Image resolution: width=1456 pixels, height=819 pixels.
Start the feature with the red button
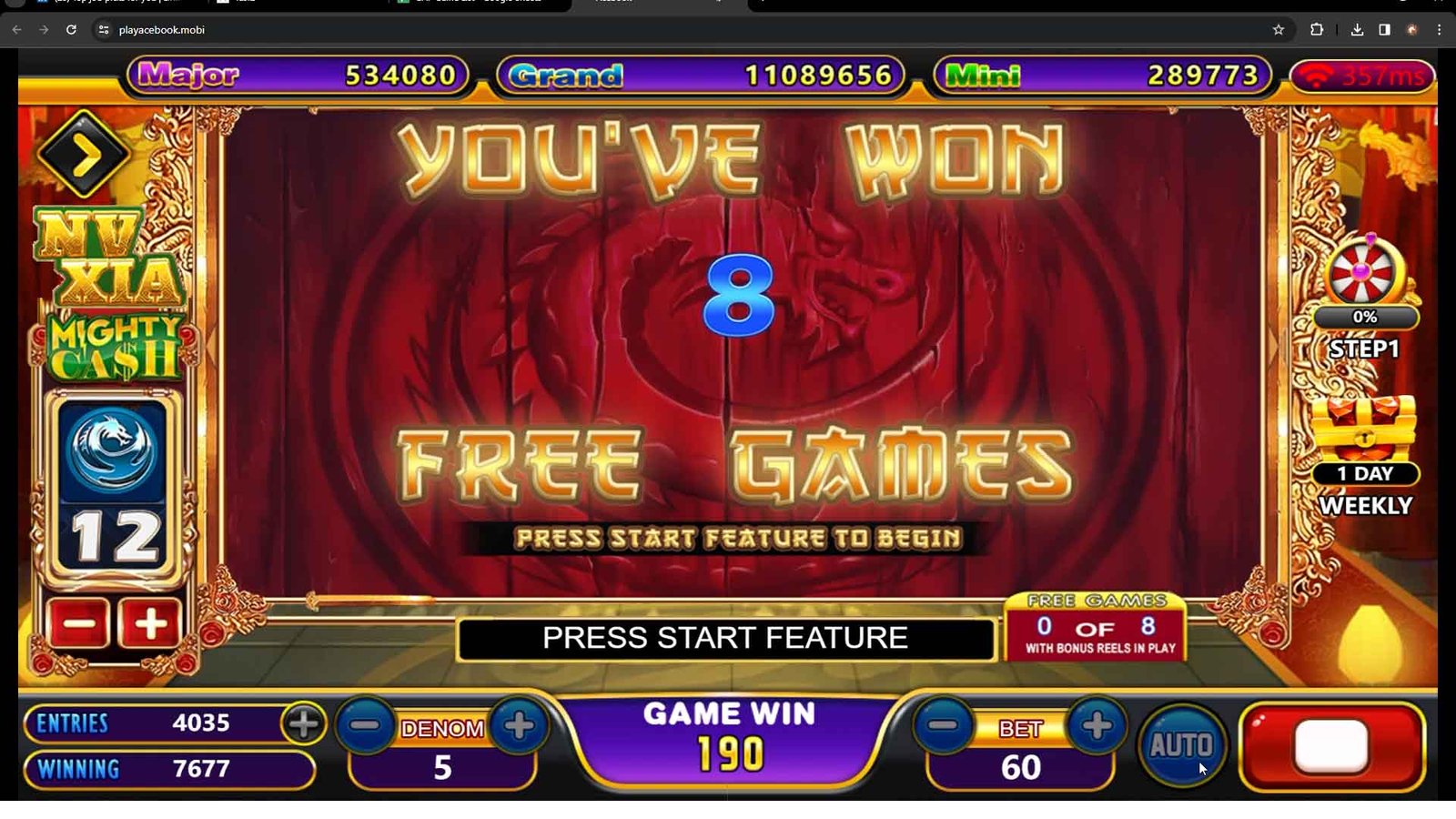coord(1331,746)
